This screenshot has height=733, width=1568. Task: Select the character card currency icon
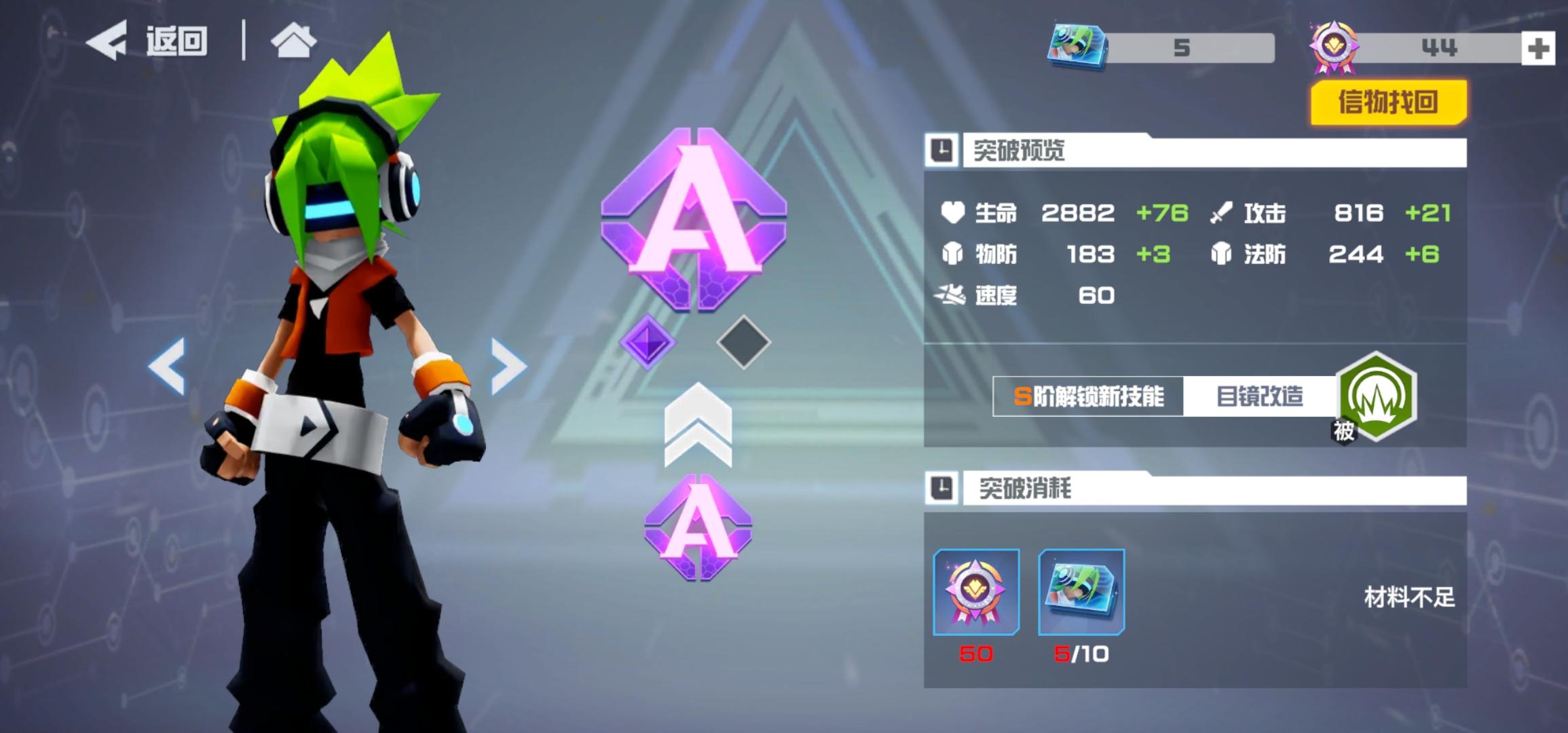(1077, 46)
